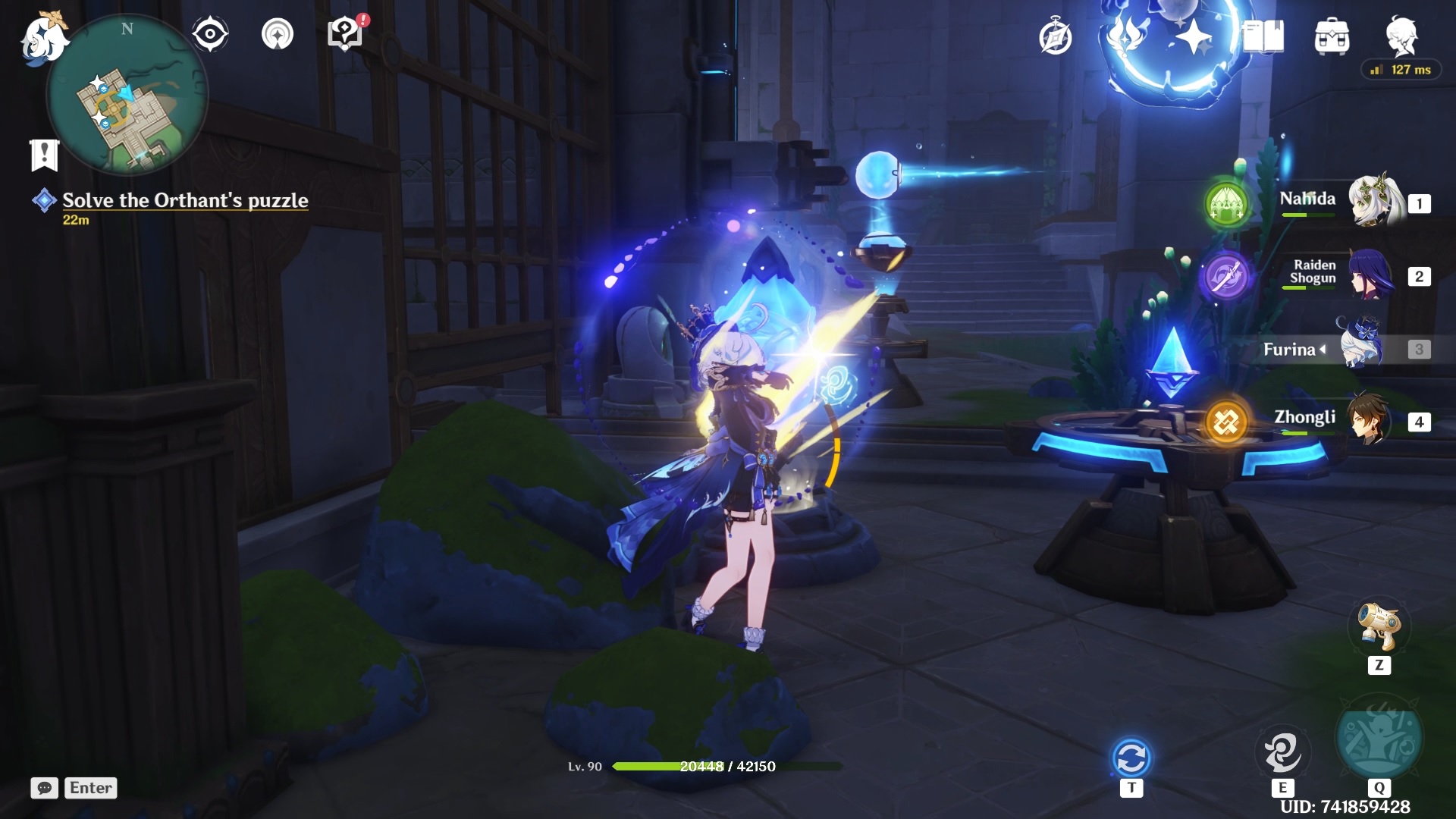Toggle the elemental sight eye icon
1456x819 pixels.
coord(210,34)
